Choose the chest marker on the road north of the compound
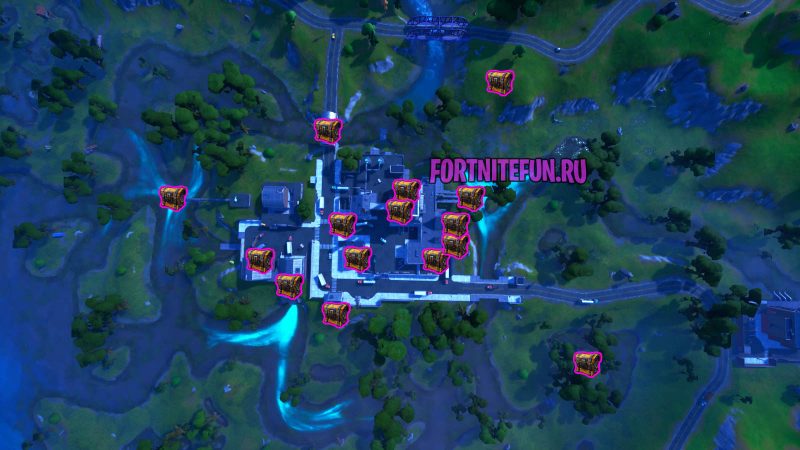800x450 pixels. coord(327,130)
